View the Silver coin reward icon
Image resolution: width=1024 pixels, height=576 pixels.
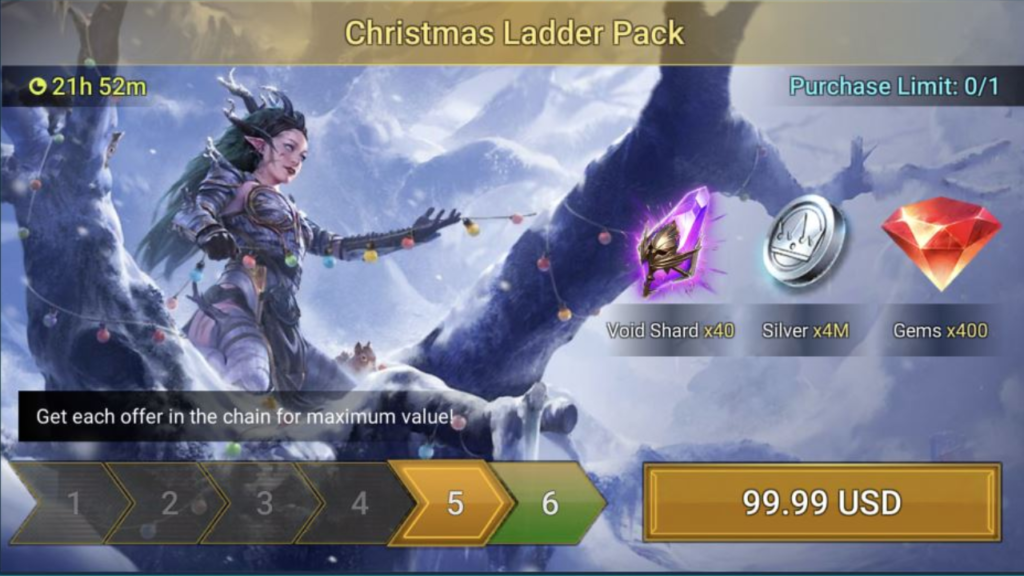804,241
